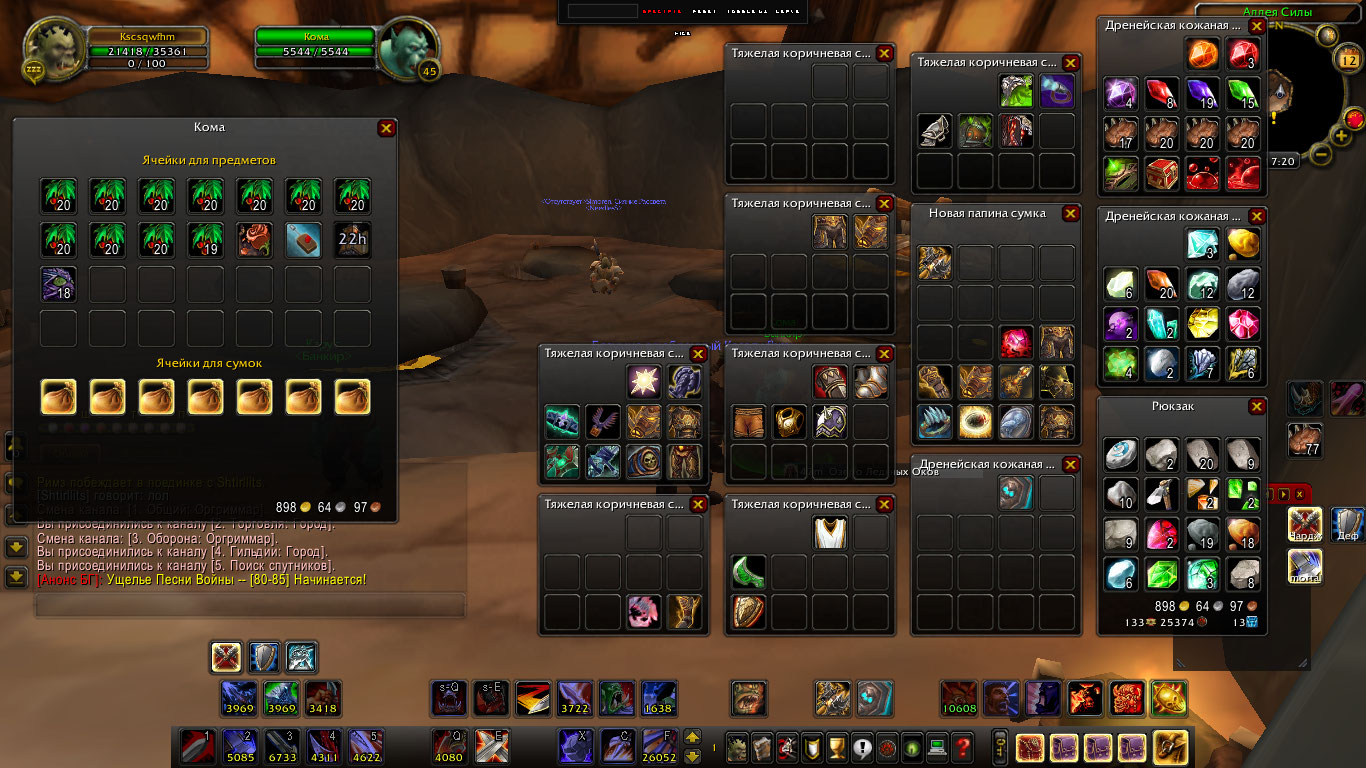Click the chat input box
The width and height of the screenshot is (1366, 768).
point(250,605)
